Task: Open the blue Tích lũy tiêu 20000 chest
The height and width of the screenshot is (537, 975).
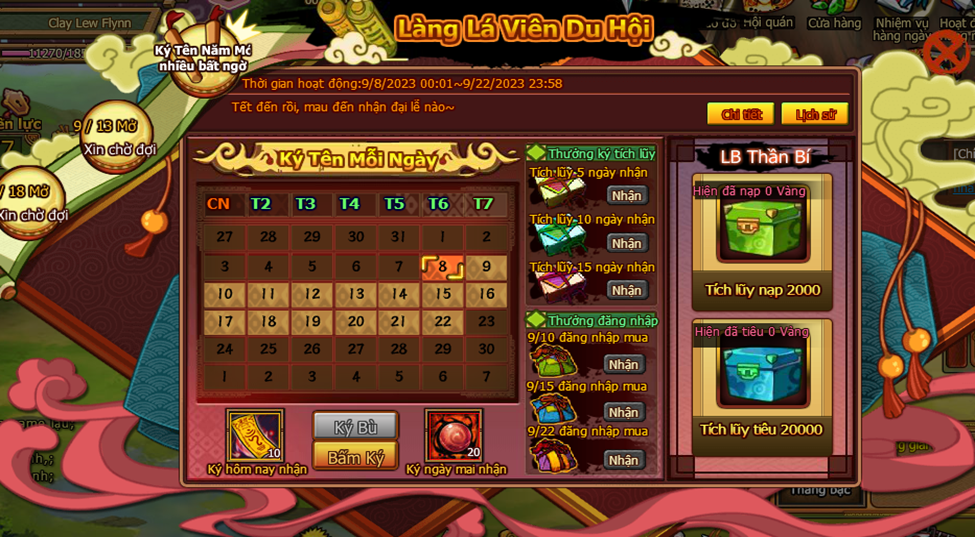Action: (763, 370)
